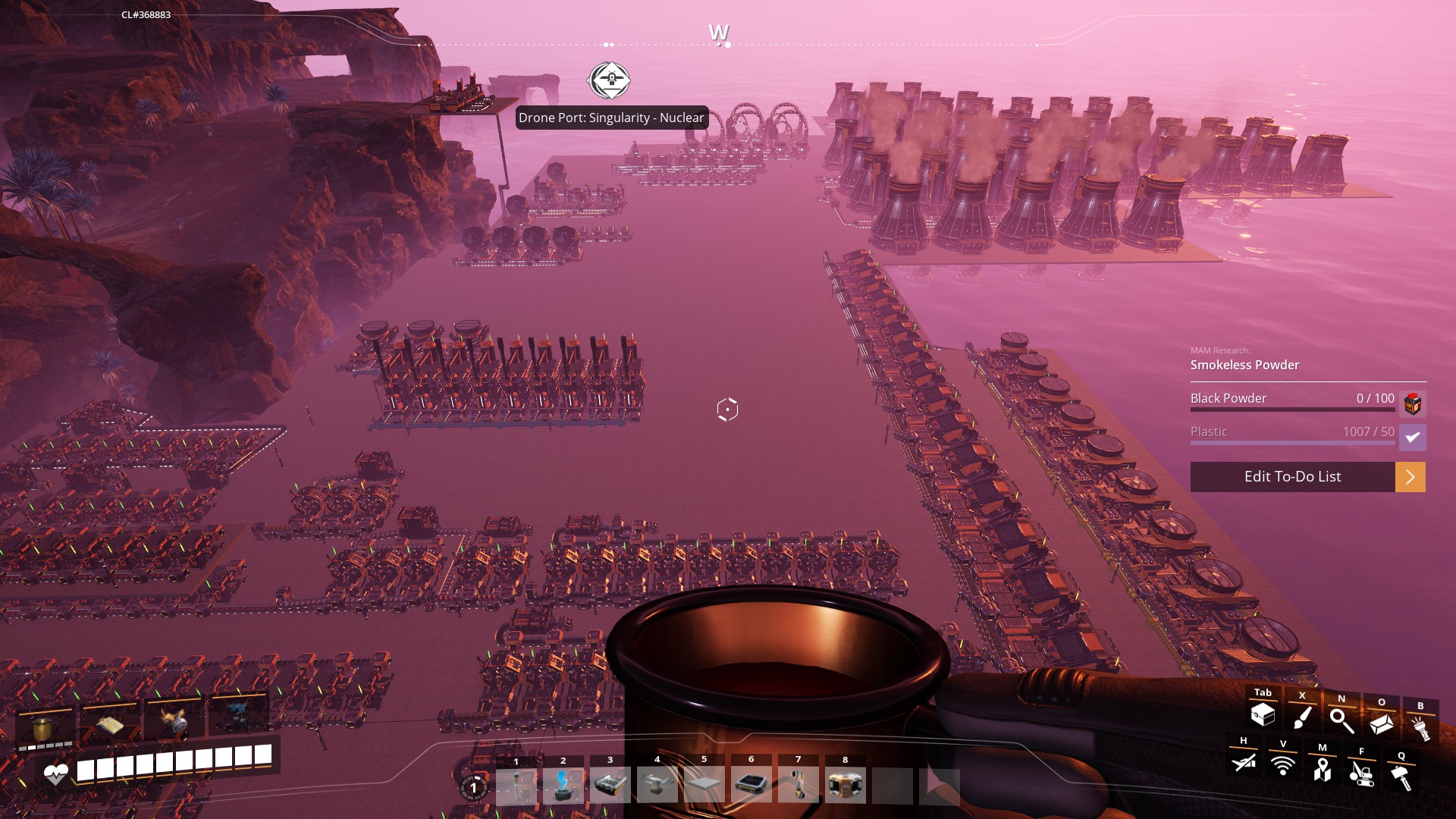The width and height of the screenshot is (1456, 819).
Task: Open the paintbrush customizer icon
Action: (1302, 717)
